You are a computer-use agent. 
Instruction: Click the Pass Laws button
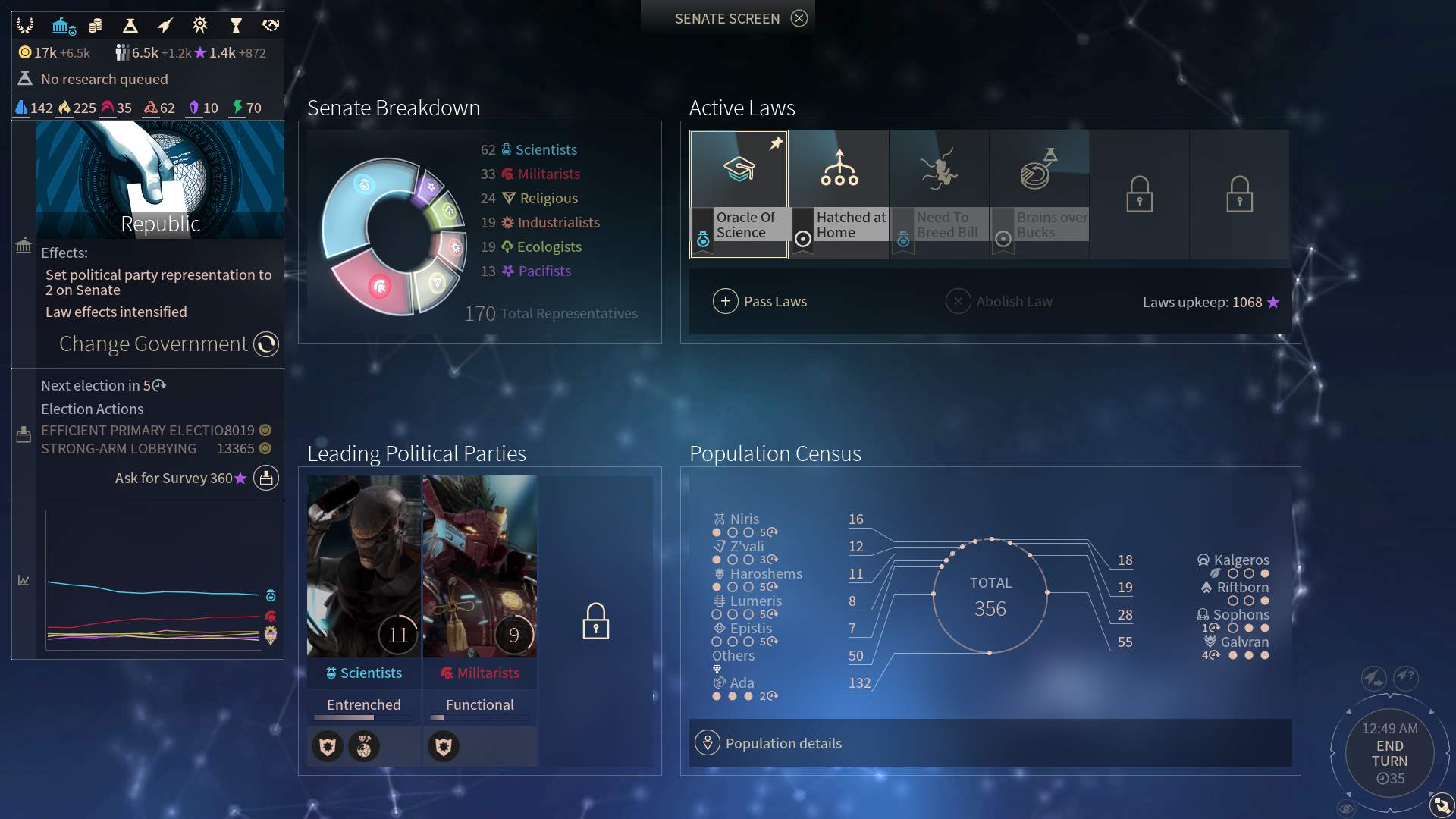click(x=760, y=302)
